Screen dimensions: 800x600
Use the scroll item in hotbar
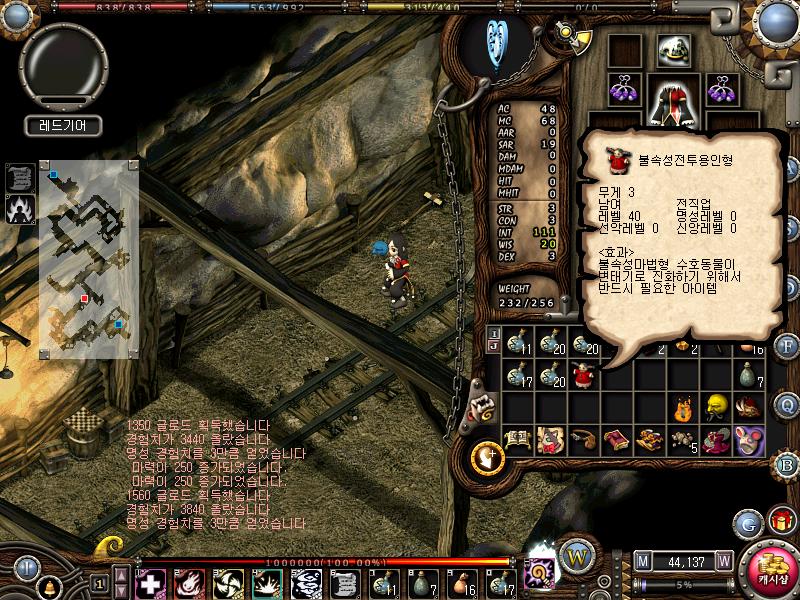tap(344, 581)
